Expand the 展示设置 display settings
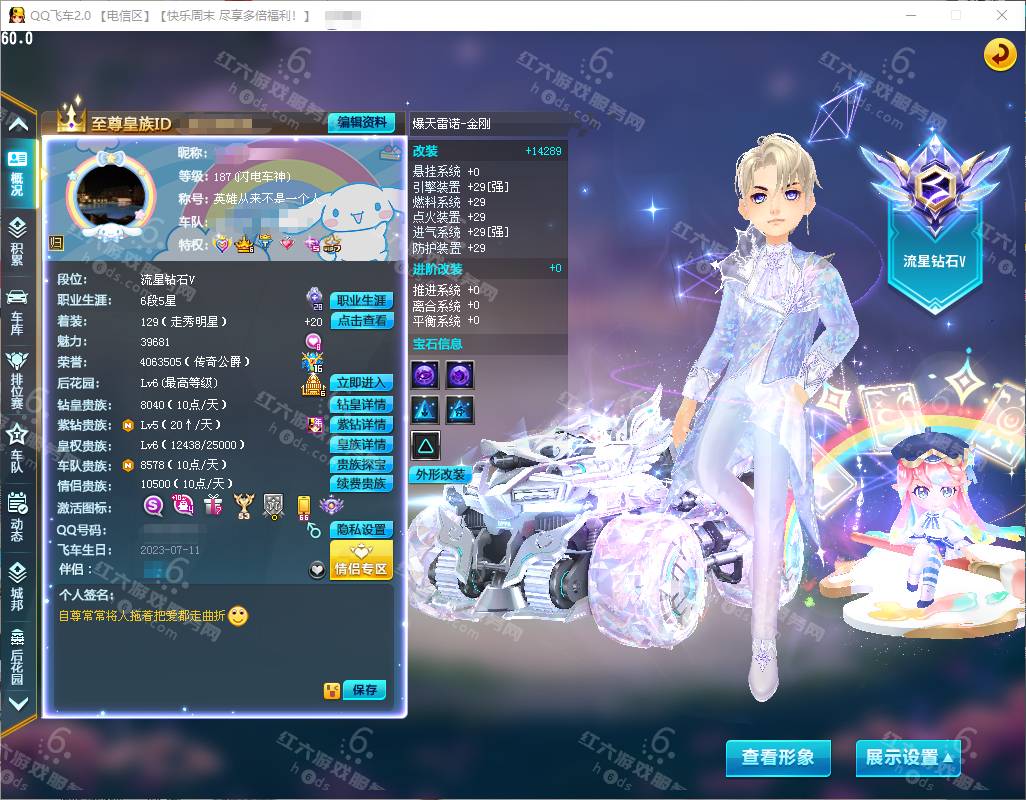This screenshot has height=800, width=1026. coord(908,757)
